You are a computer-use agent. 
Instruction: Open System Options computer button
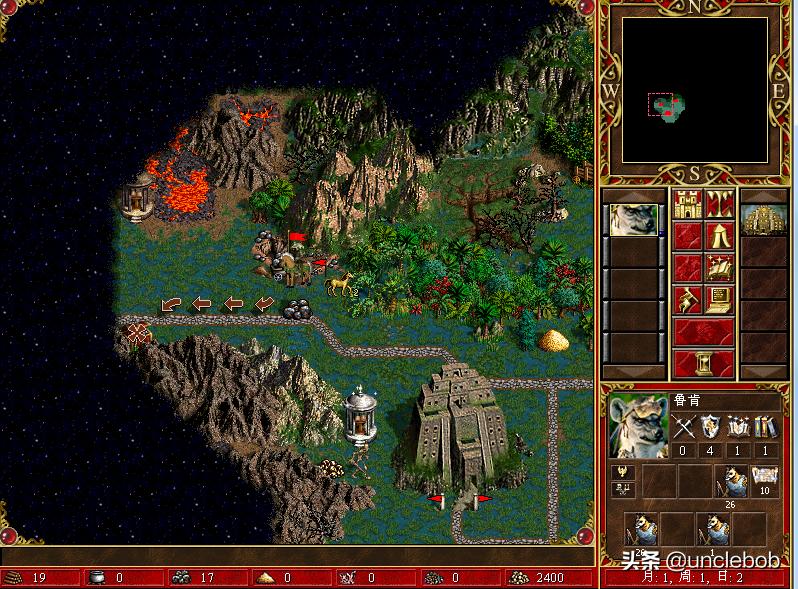719,299
